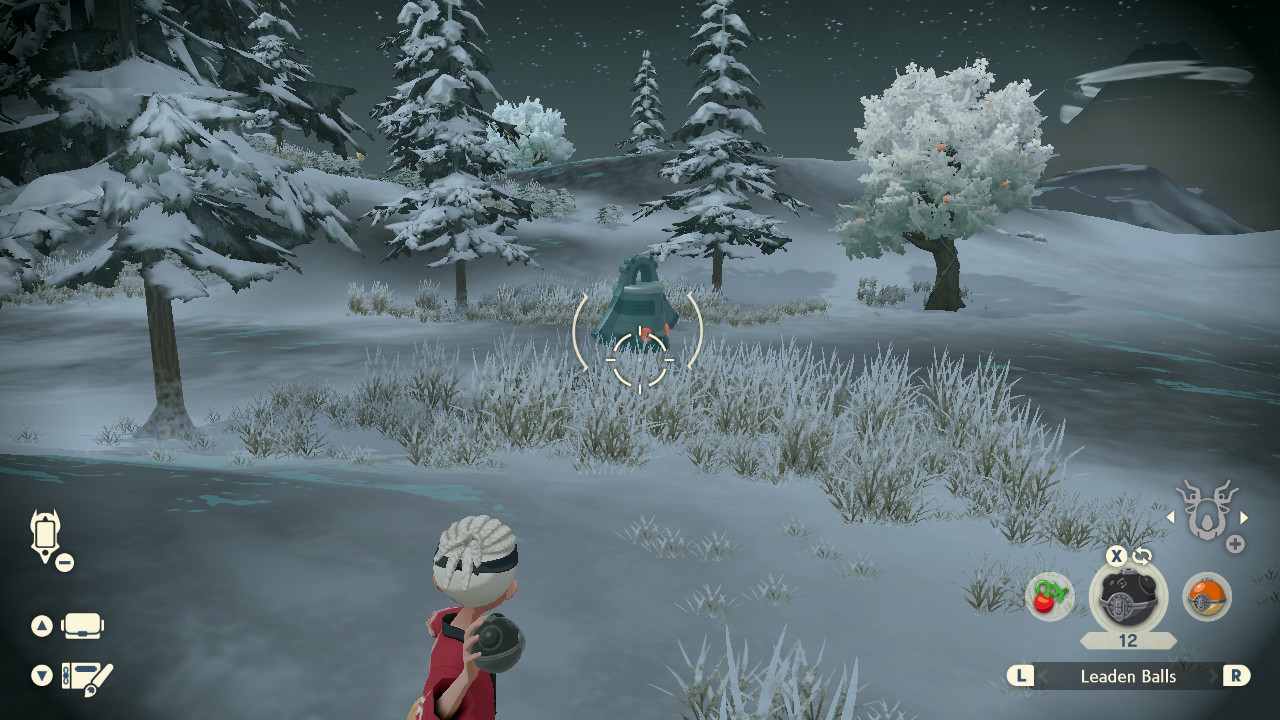Click the right arrow beside the ride icon
Viewport: 1280px width, 720px height.
1244,518
